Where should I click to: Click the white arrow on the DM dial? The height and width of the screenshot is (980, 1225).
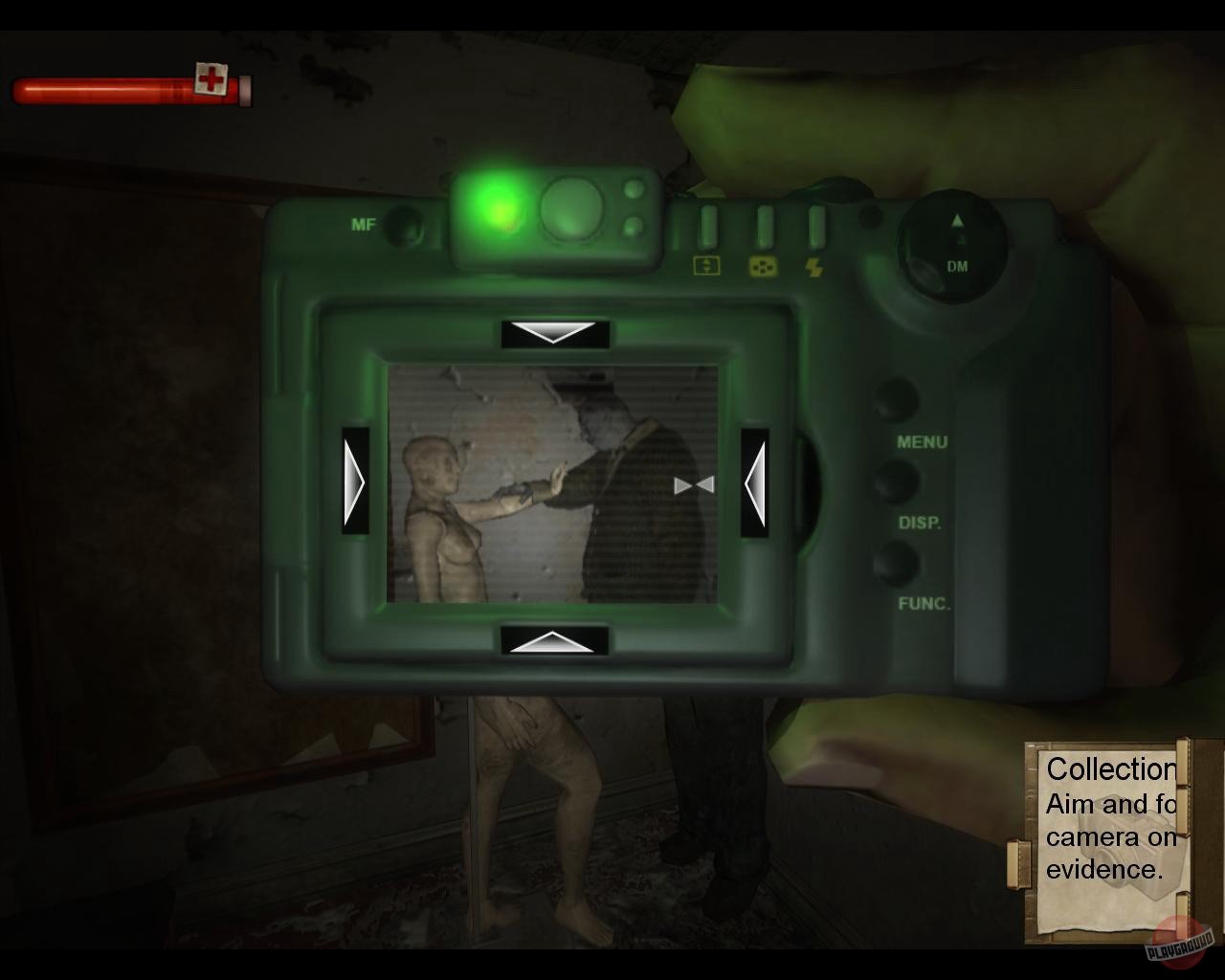pos(956,220)
